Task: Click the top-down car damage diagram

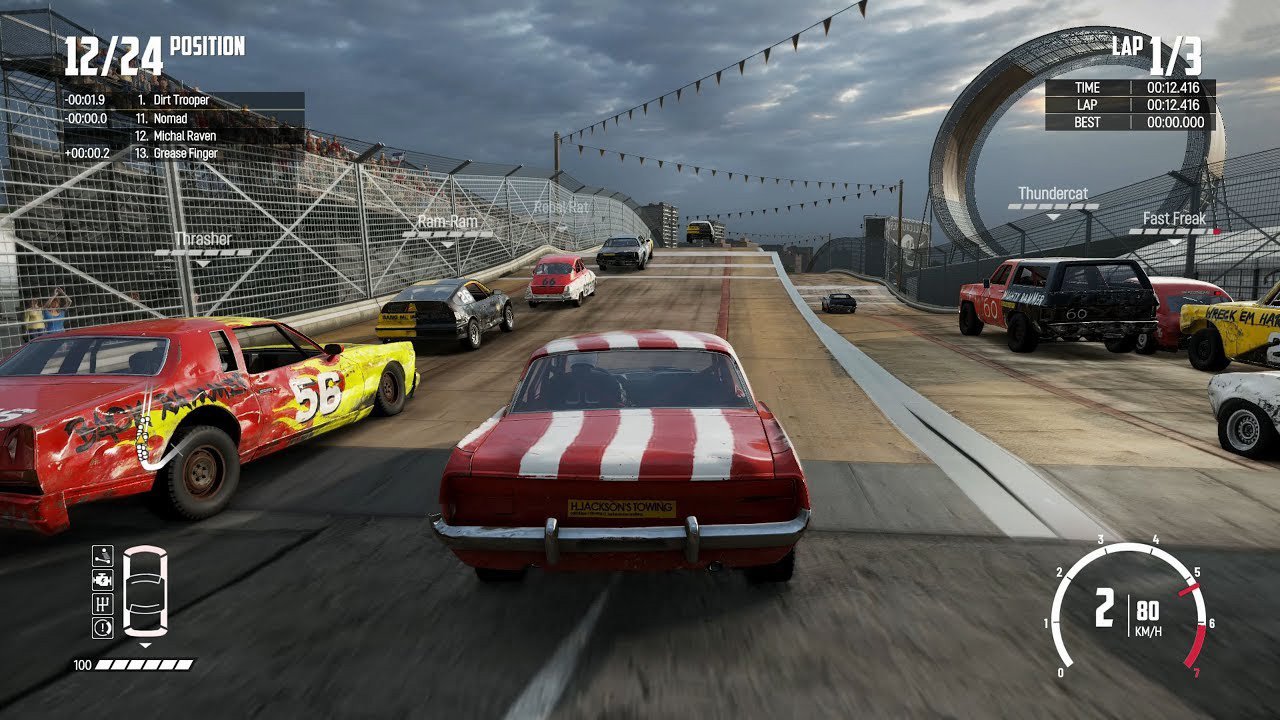Action: coord(145,591)
